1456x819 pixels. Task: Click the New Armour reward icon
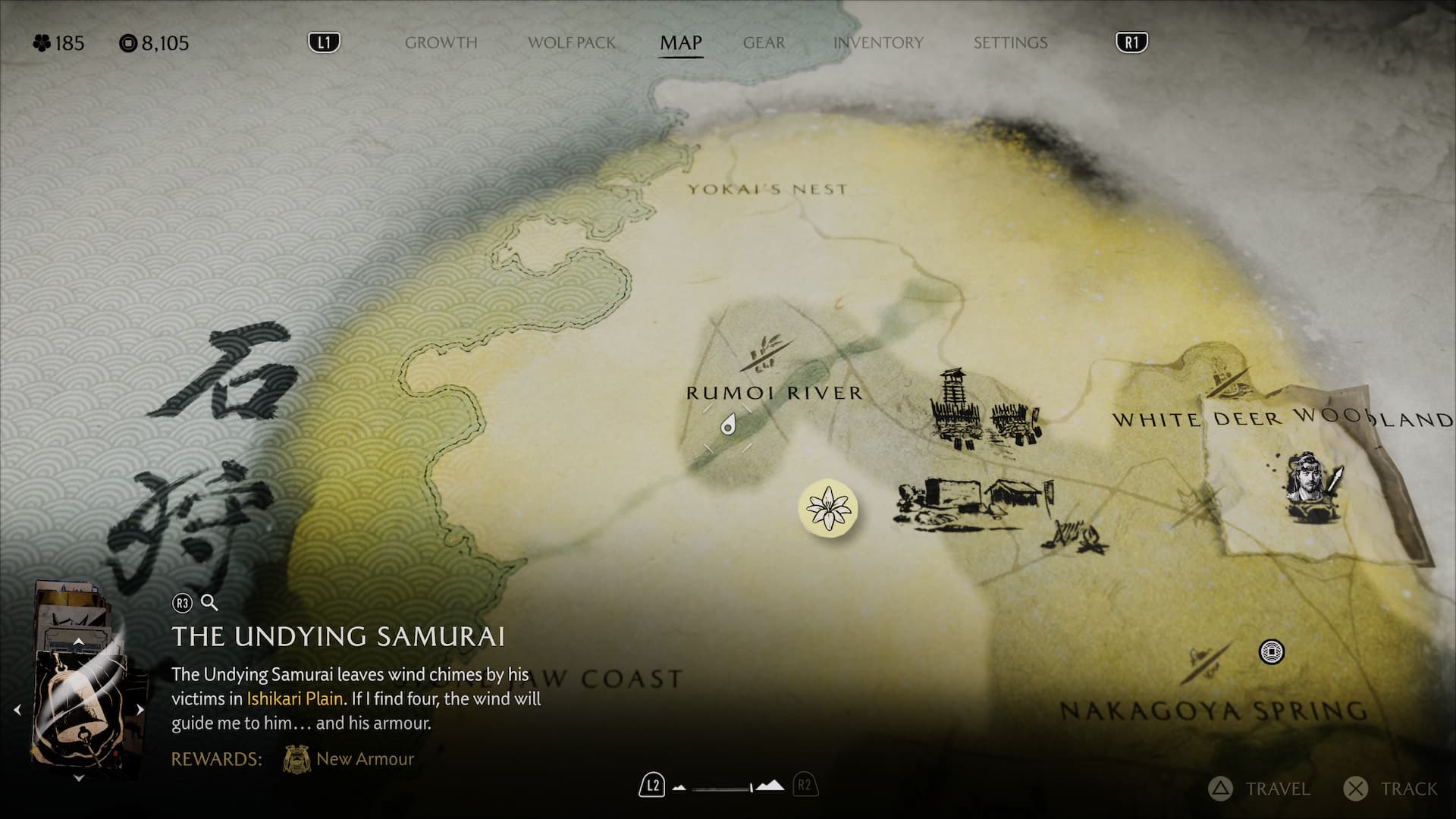(297, 759)
